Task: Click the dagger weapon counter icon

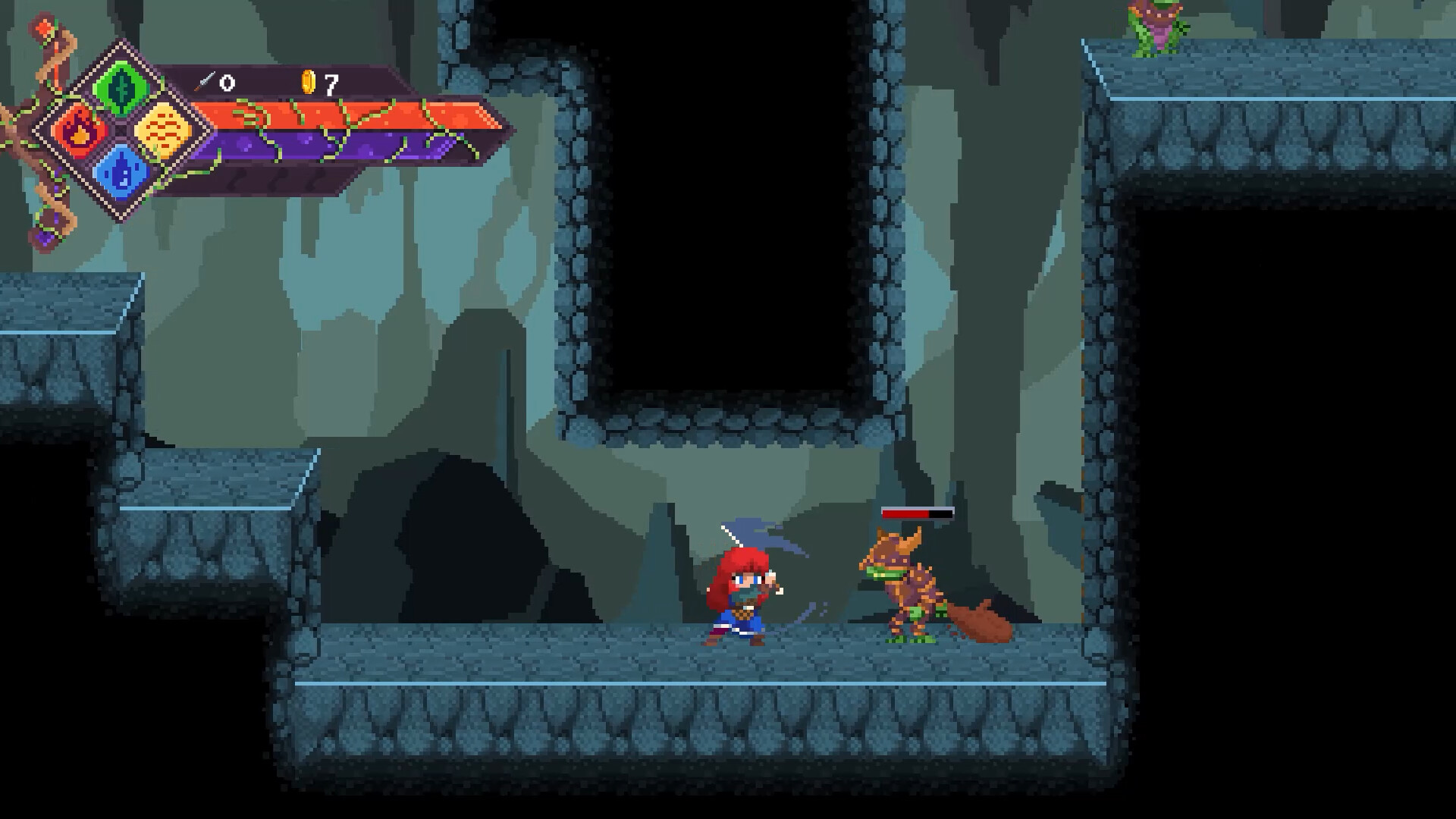Action: click(205, 80)
